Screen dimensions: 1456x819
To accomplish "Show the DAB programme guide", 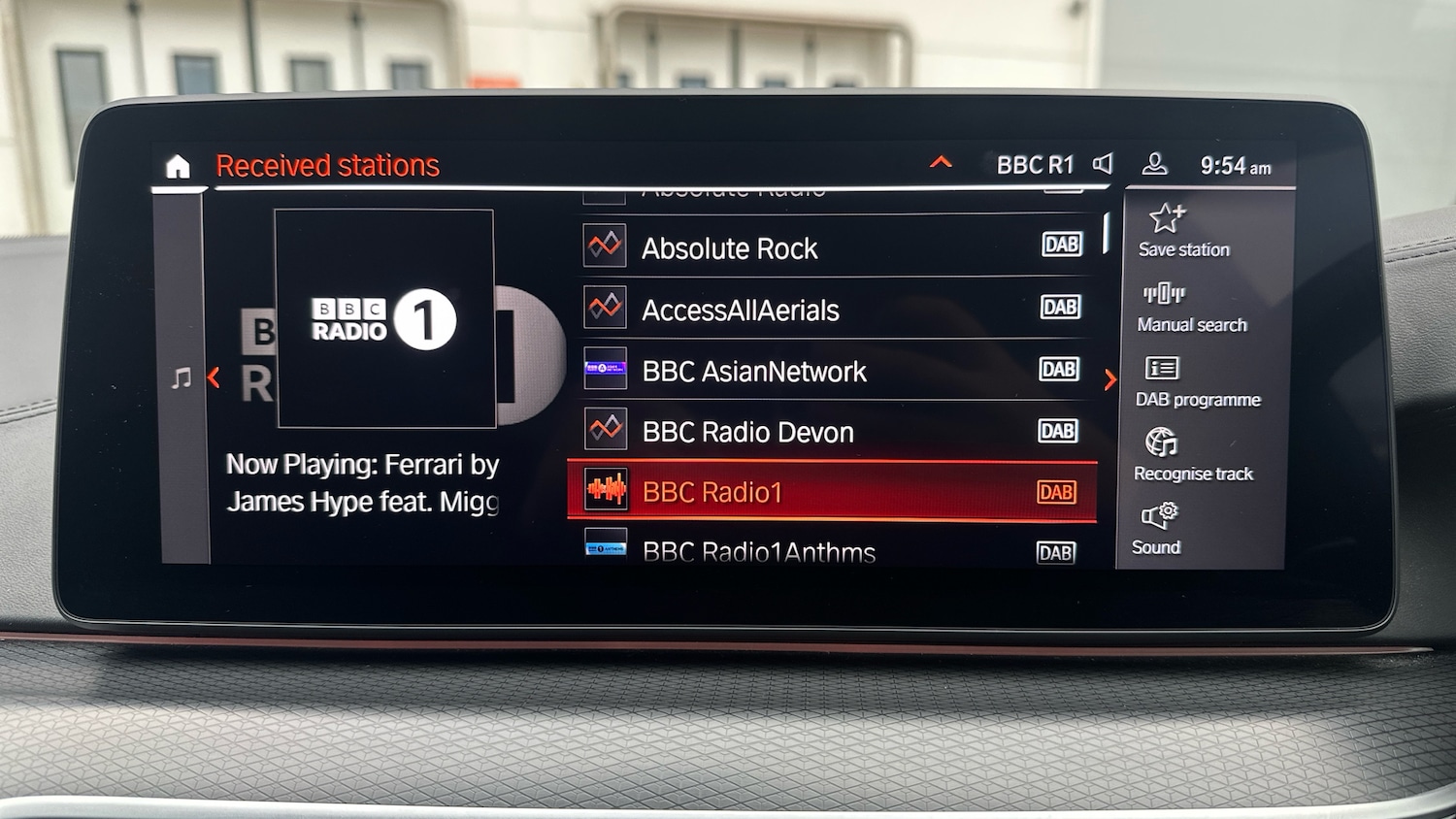I will 1197,381.
